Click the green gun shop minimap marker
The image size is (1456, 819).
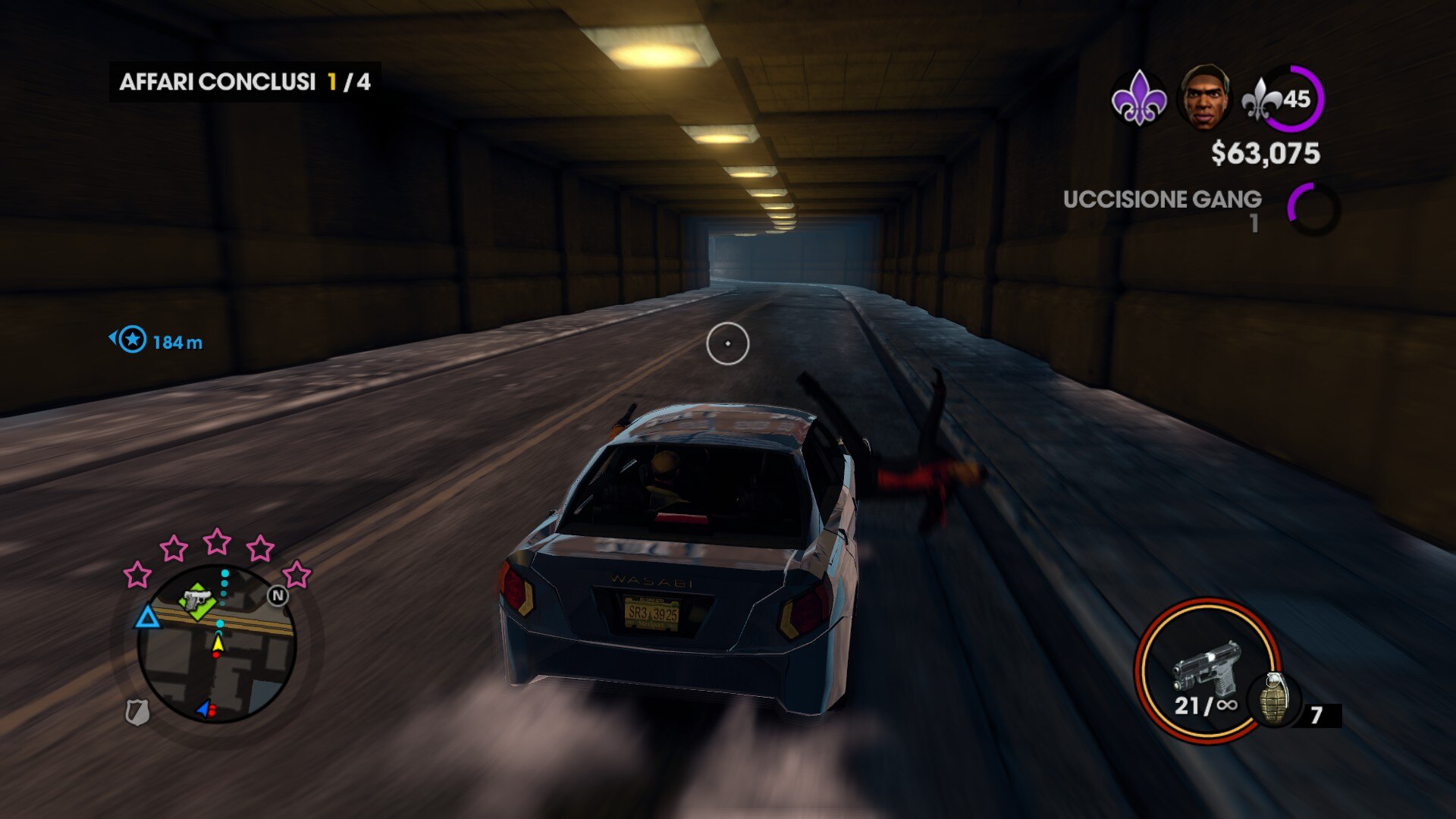[198, 601]
